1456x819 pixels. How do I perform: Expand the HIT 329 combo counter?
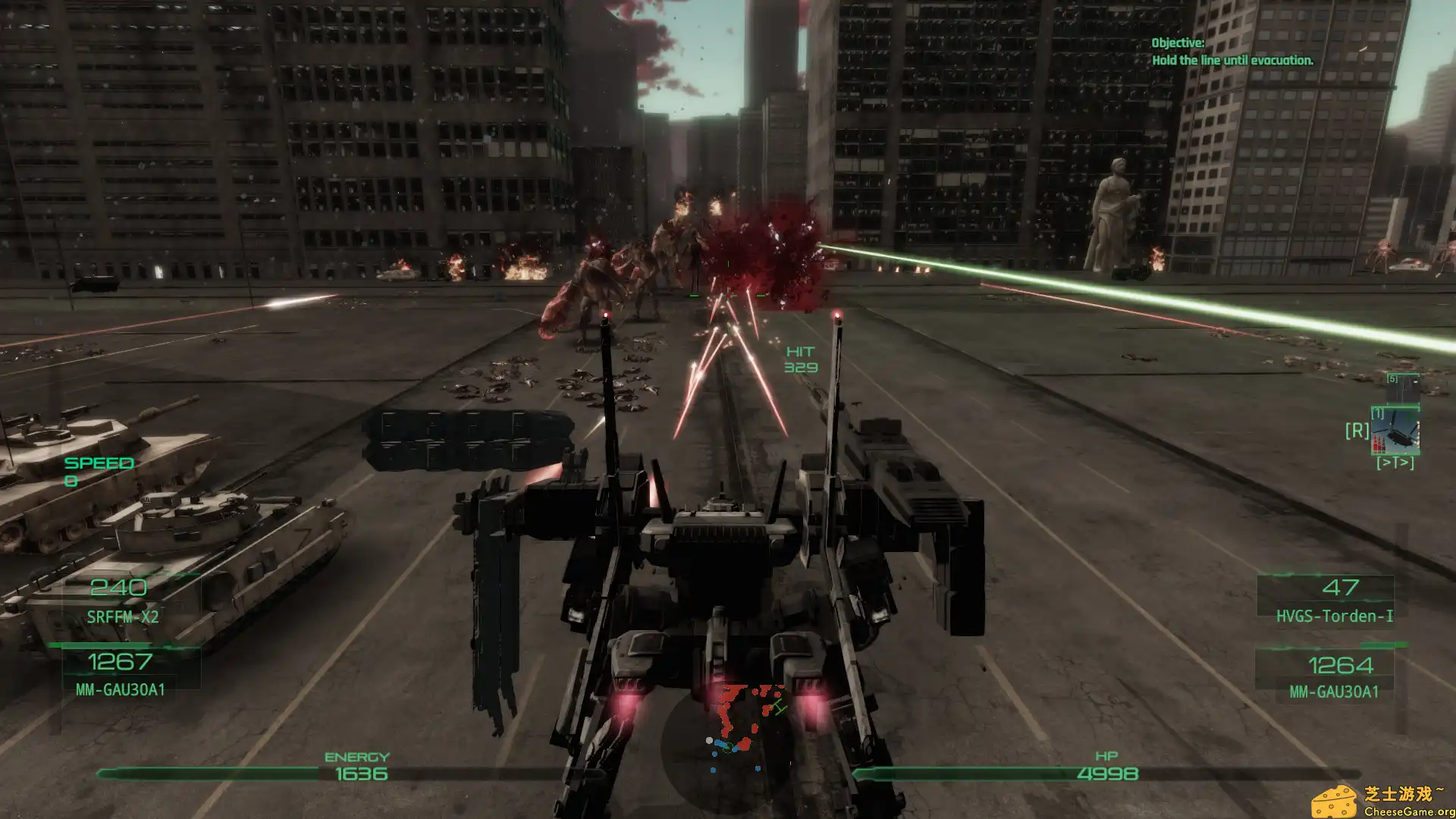(800, 359)
